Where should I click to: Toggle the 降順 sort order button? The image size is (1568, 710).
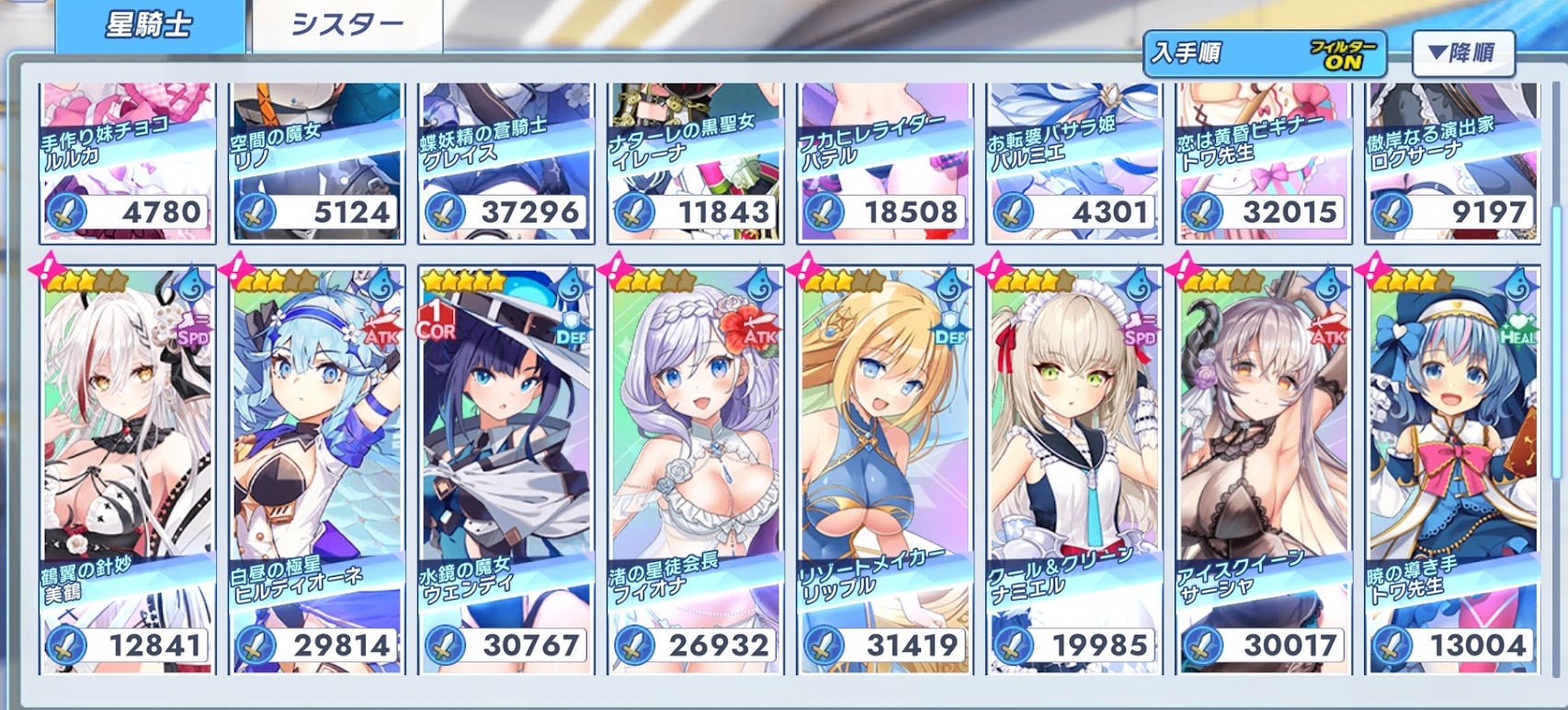1461,54
